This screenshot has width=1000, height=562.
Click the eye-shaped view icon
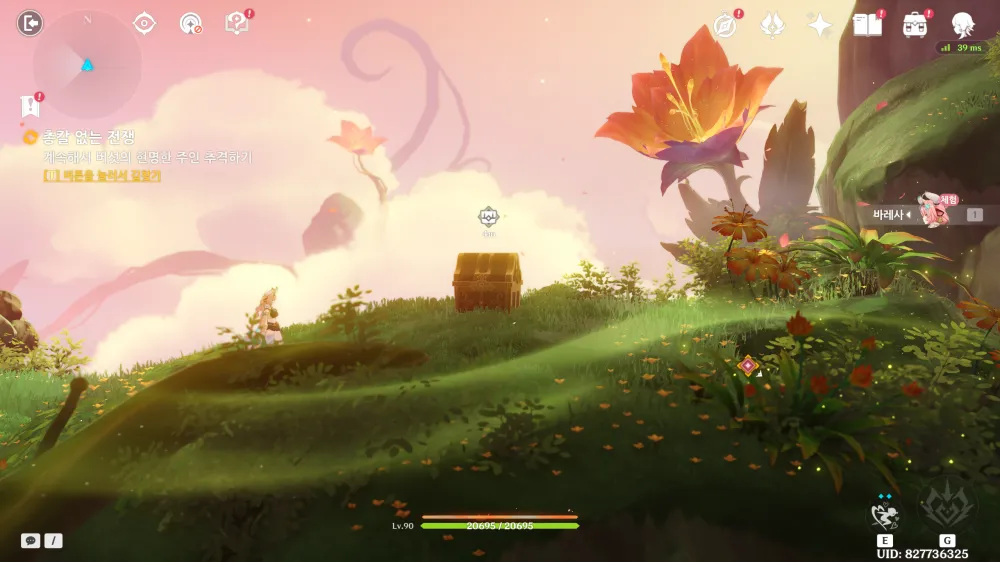[x=145, y=23]
